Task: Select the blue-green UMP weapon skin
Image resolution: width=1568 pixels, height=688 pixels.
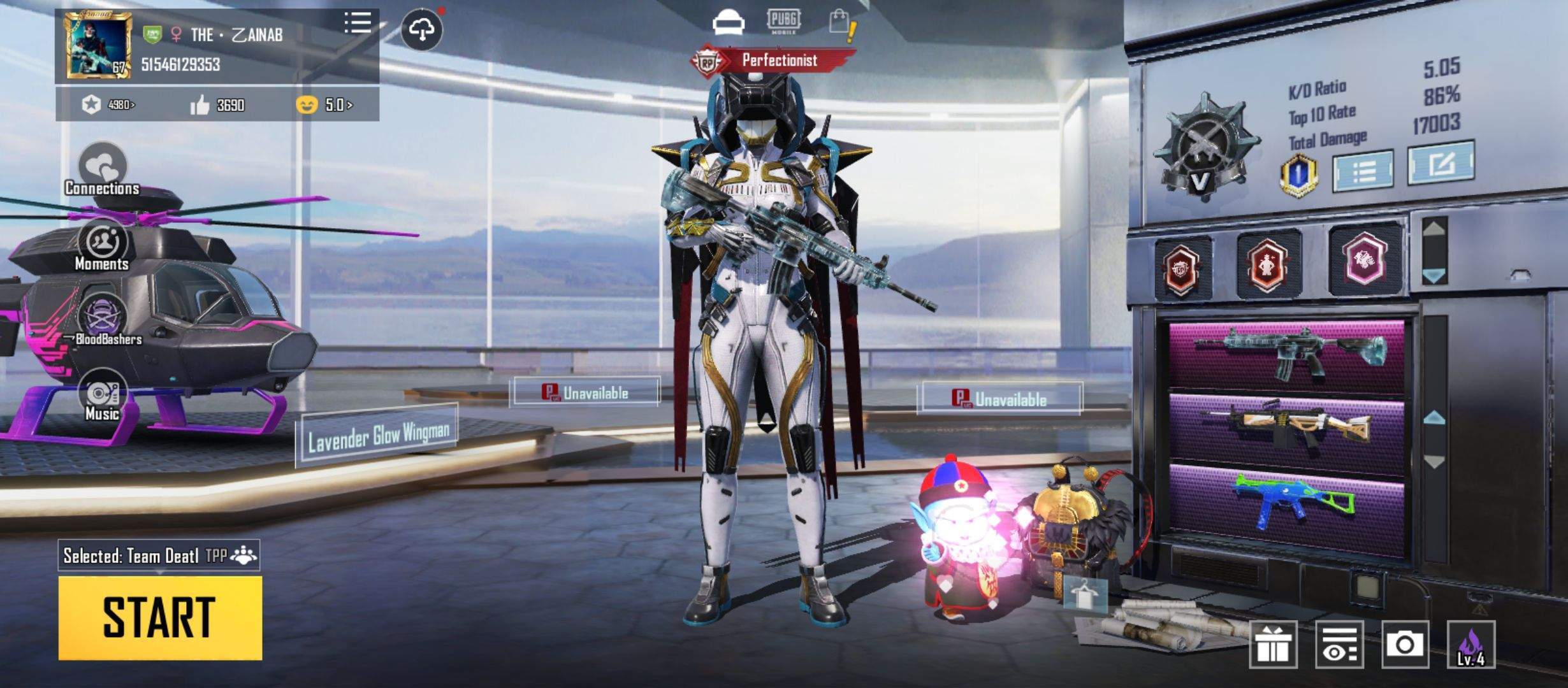Action: pyautogui.click(x=1287, y=503)
